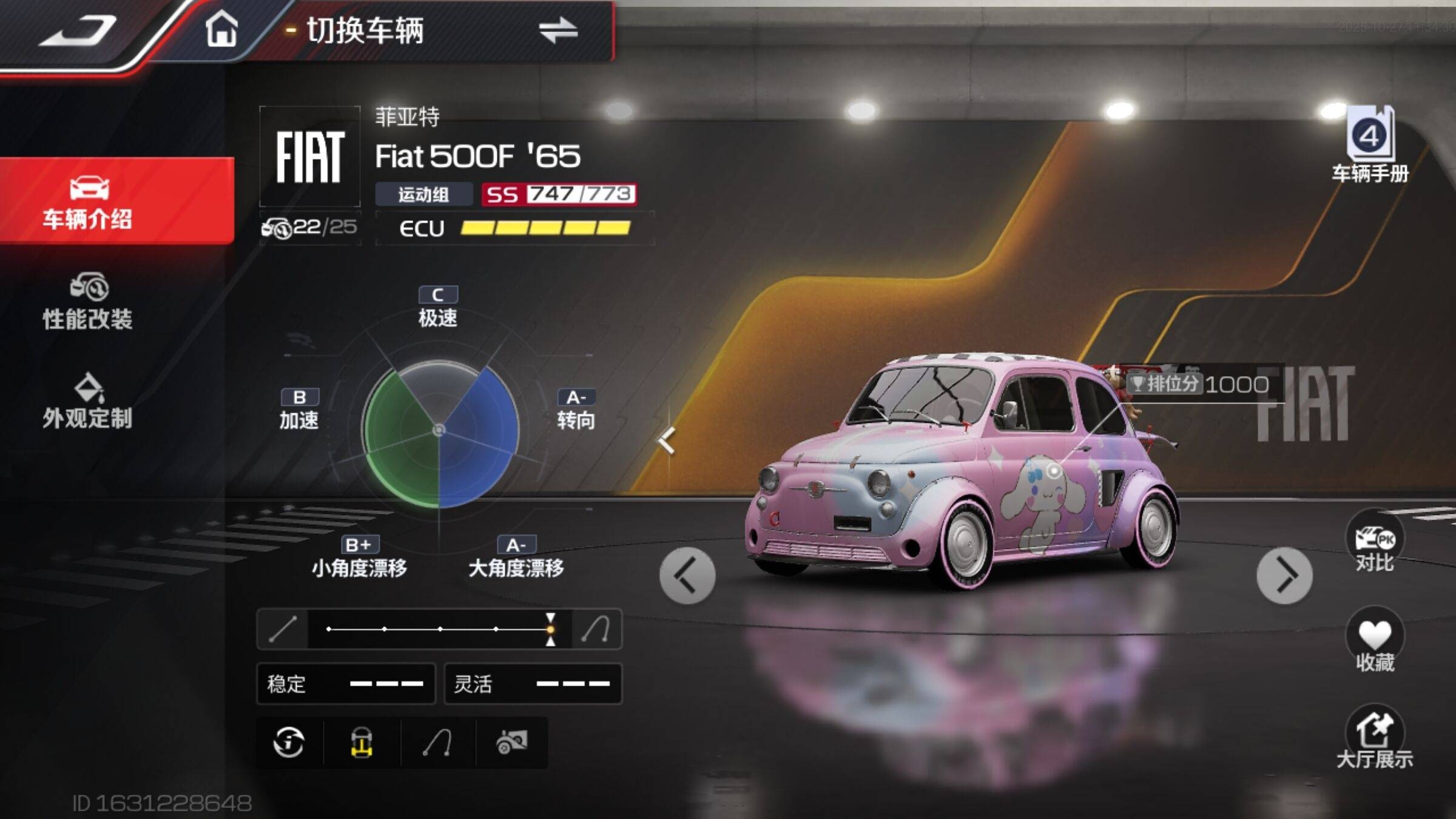
Task: Open the circular info icon
Action: 289,742
